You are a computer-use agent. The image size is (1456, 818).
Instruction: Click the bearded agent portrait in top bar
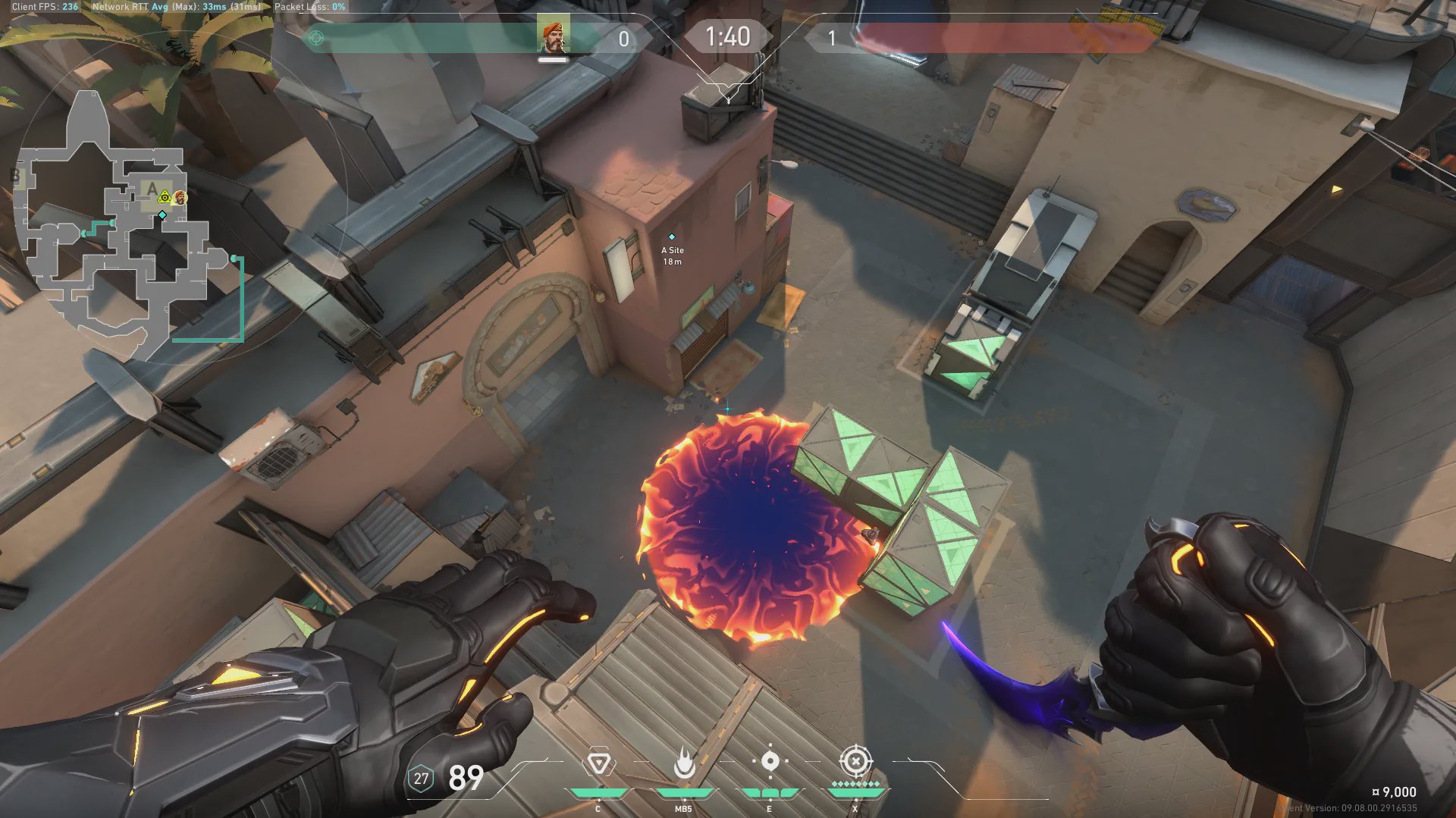click(554, 36)
